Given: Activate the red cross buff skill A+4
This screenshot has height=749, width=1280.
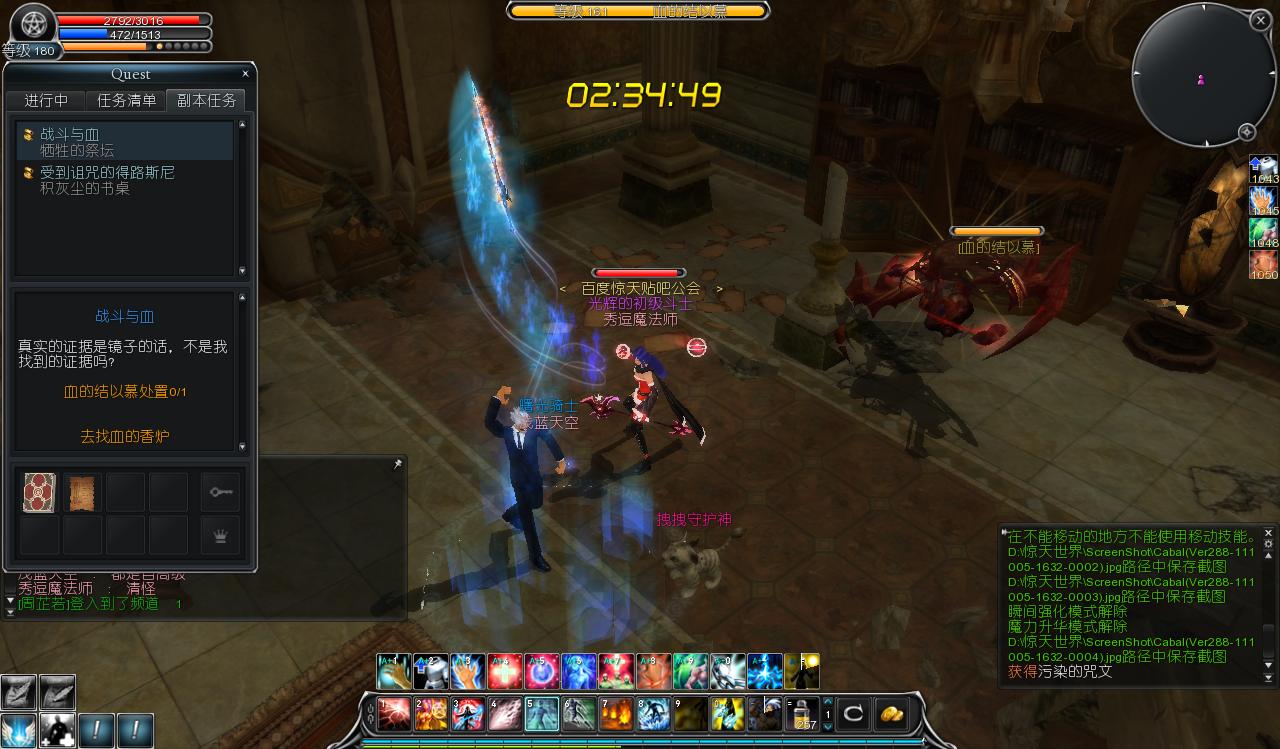Looking at the screenshot, I should pyautogui.click(x=504, y=672).
